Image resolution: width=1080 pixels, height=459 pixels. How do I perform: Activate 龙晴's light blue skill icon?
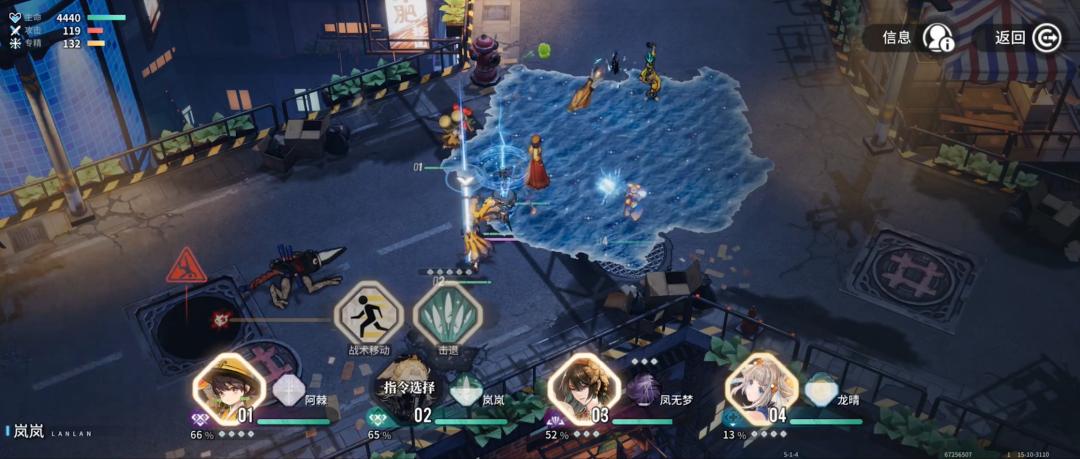(821, 389)
